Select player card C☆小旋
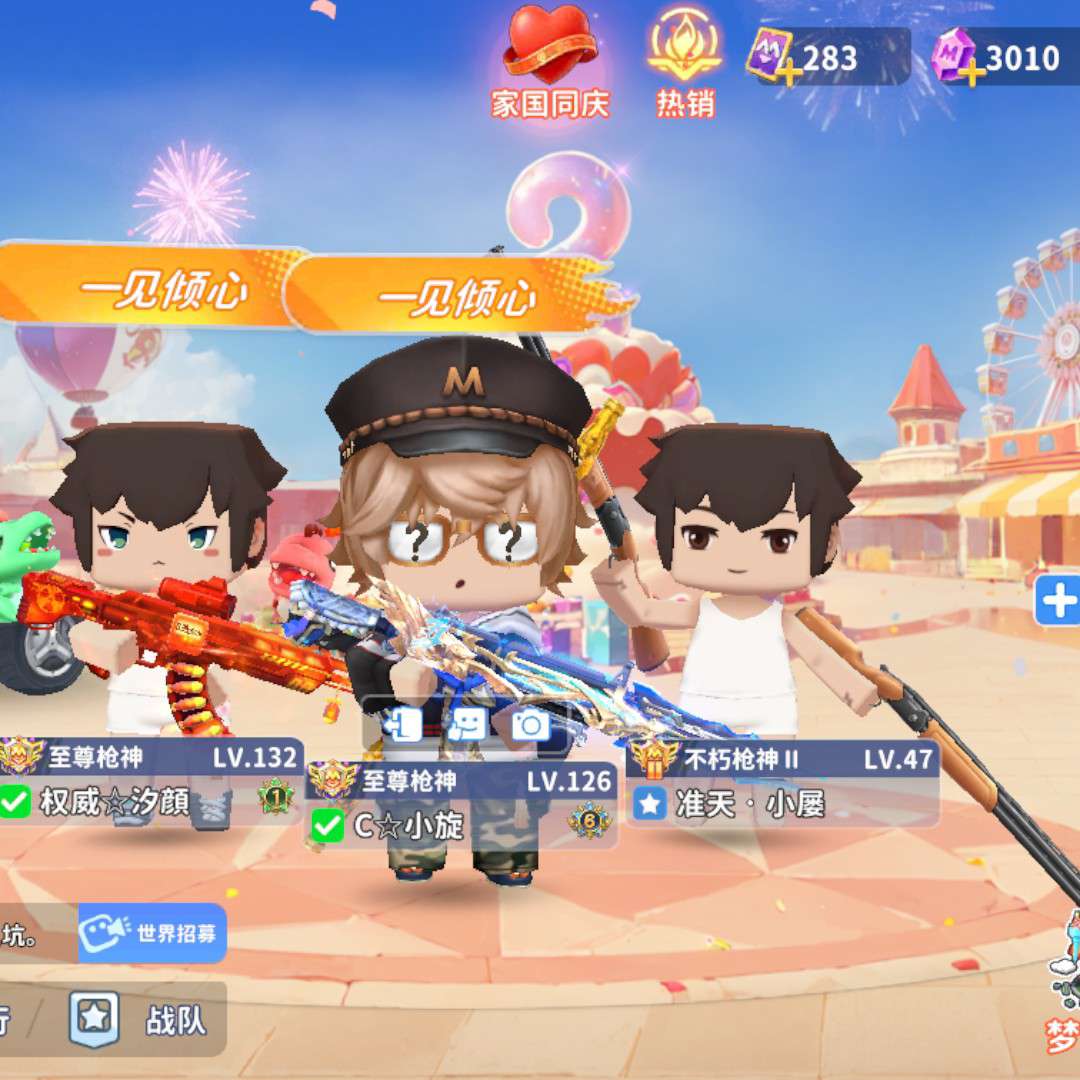Image resolution: width=1080 pixels, height=1080 pixels. click(460, 804)
